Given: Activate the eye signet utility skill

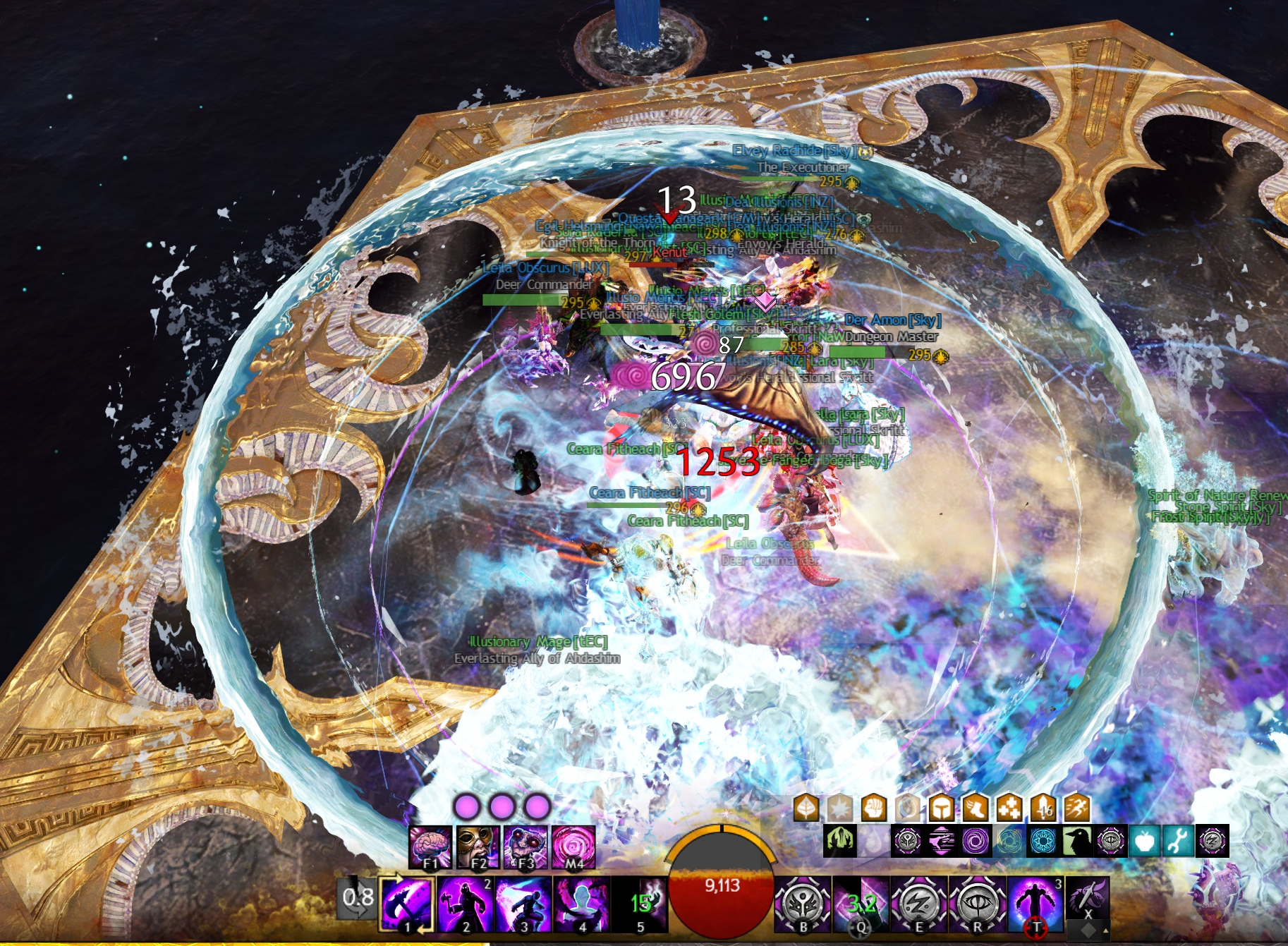Looking at the screenshot, I should 977,904.
